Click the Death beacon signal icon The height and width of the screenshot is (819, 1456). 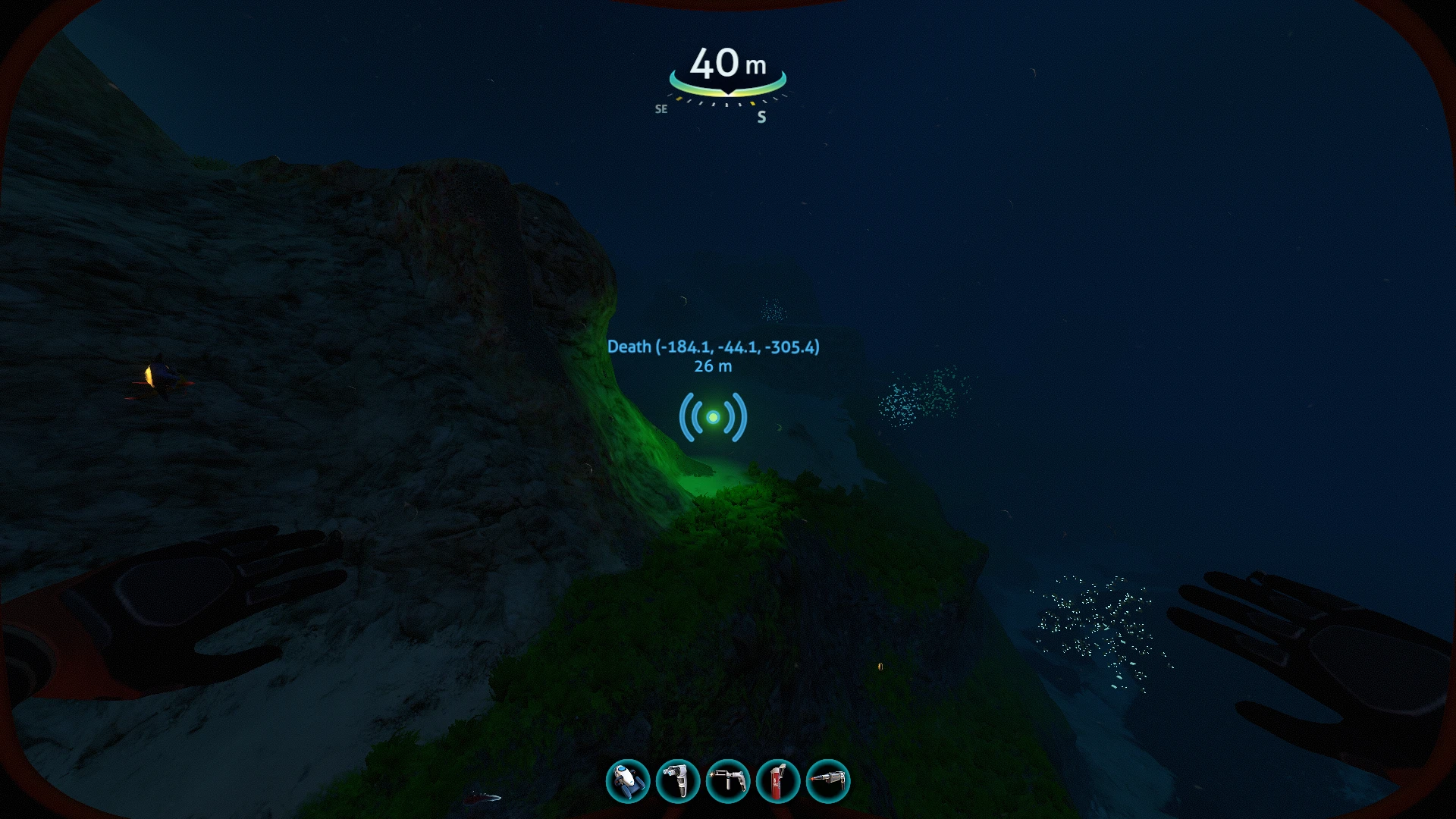point(714,418)
